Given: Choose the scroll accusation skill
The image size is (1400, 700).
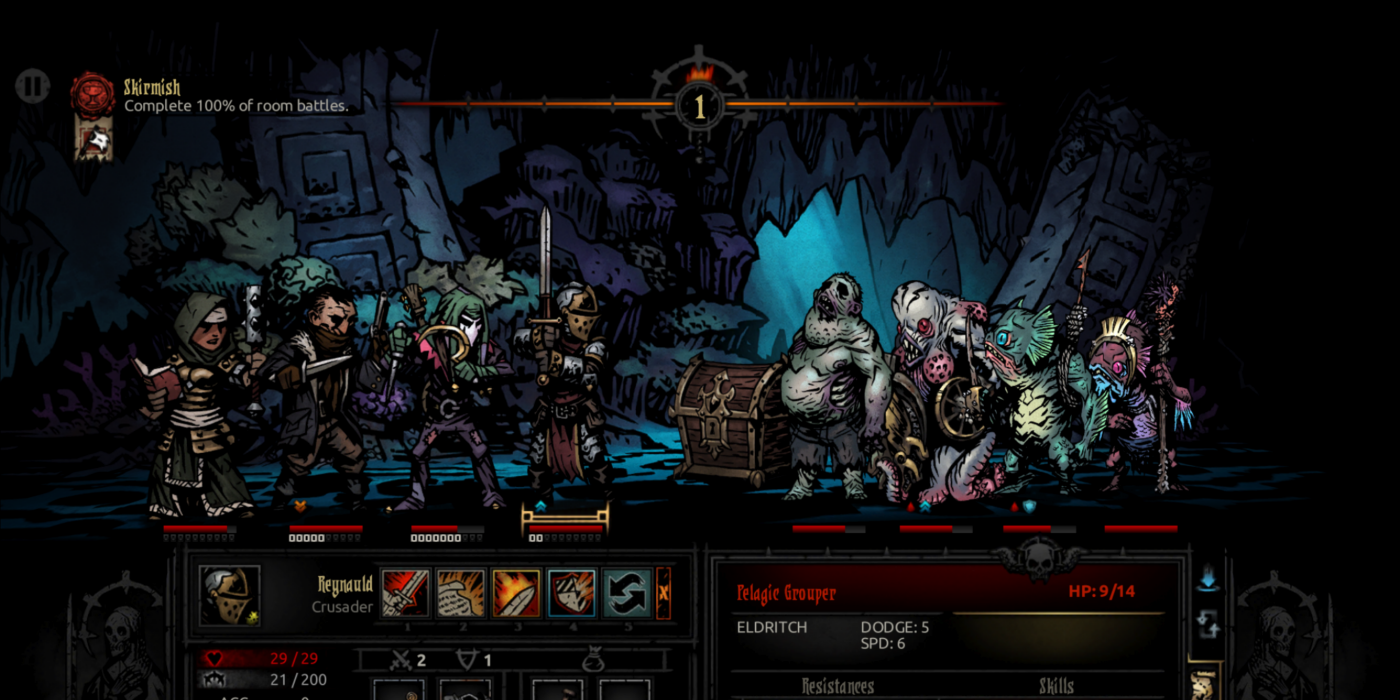Looking at the screenshot, I should click(460, 593).
